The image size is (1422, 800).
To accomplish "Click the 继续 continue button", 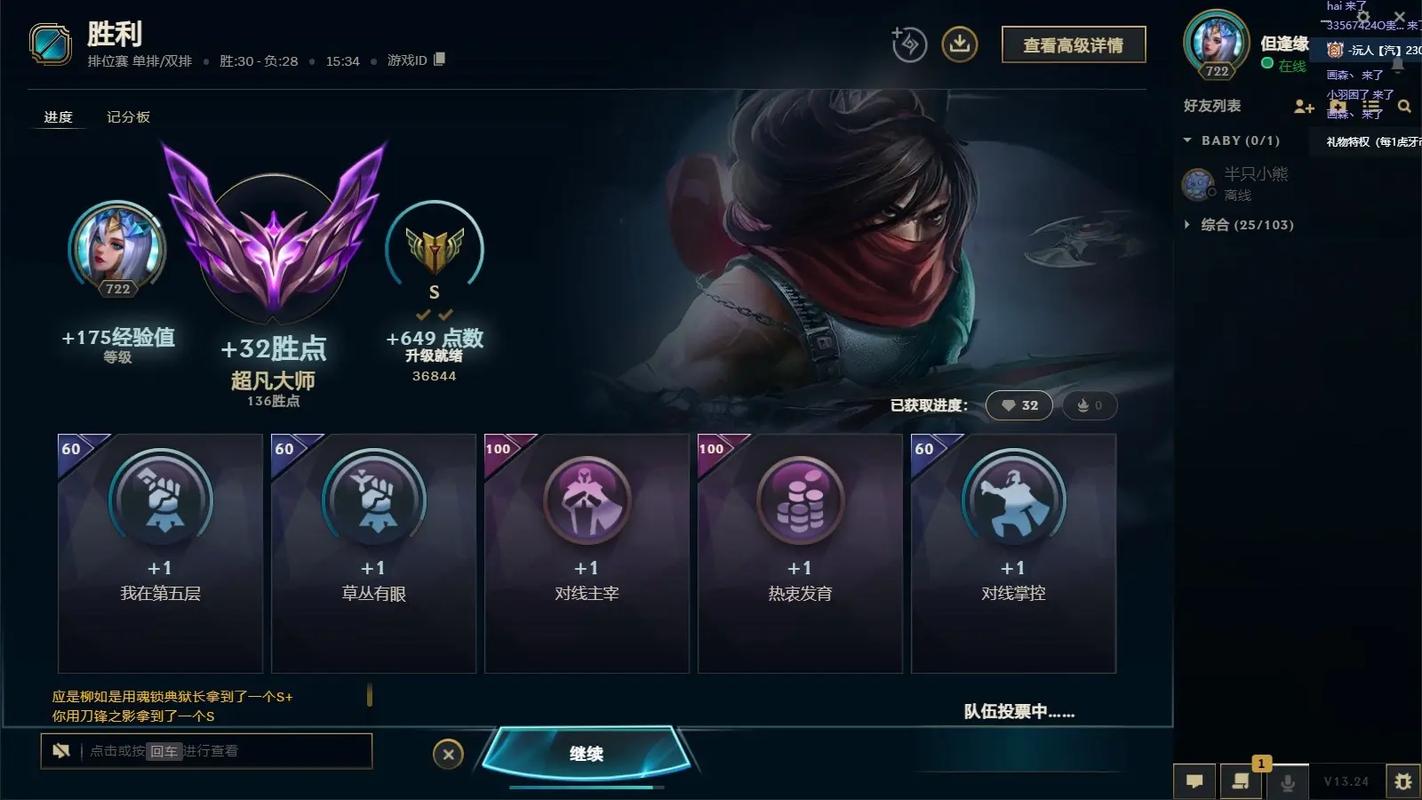I will coord(586,754).
